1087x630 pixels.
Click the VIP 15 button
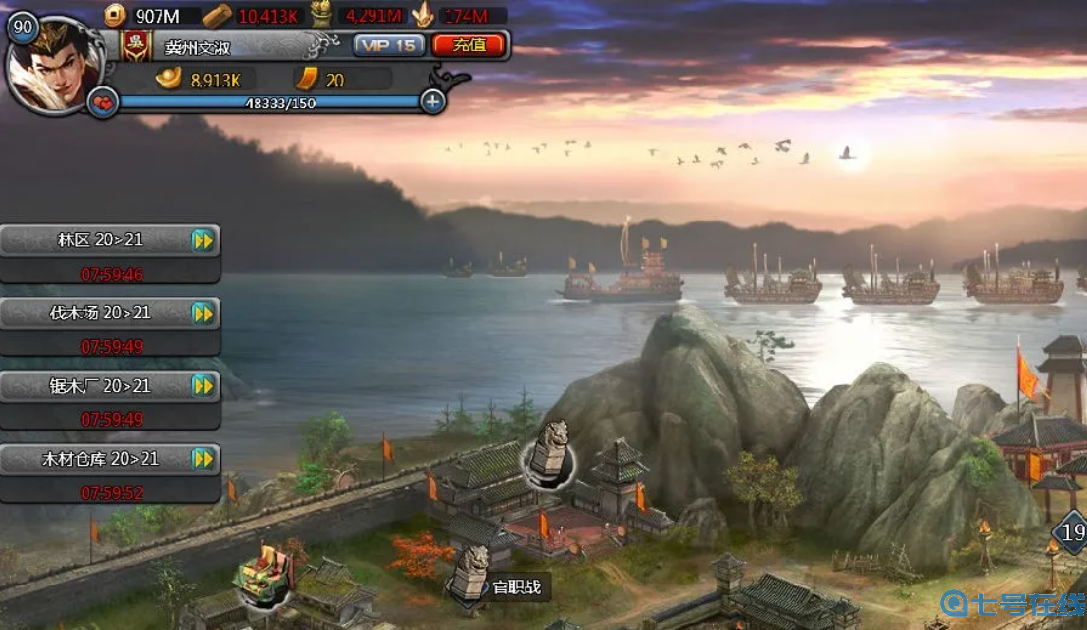coord(389,45)
